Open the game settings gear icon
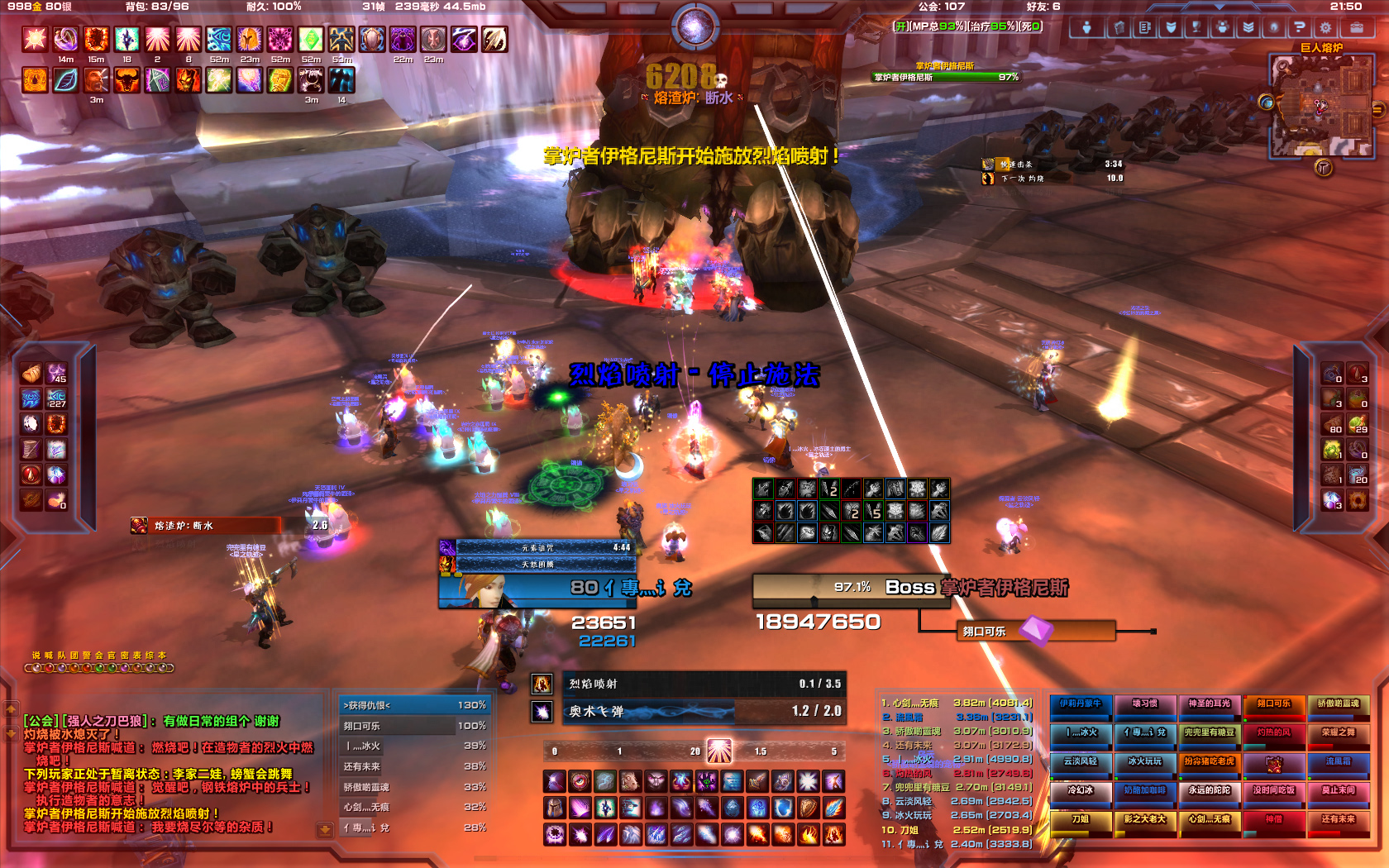This screenshot has width=1389, height=868. (1326, 28)
